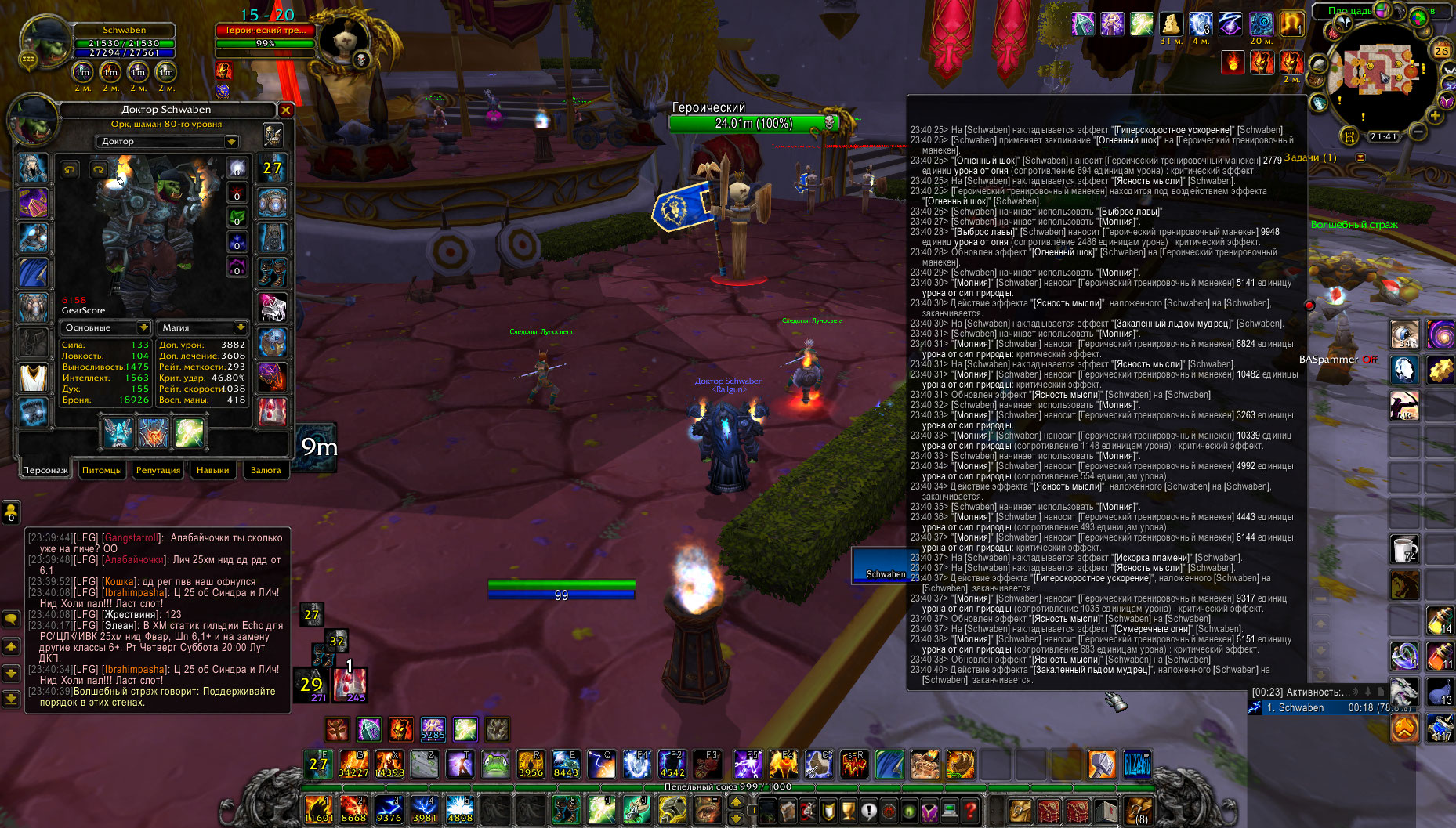Select the white tabard equipment slot
The height and width of the screenshot is (828, 1456).
coord(33,378)
